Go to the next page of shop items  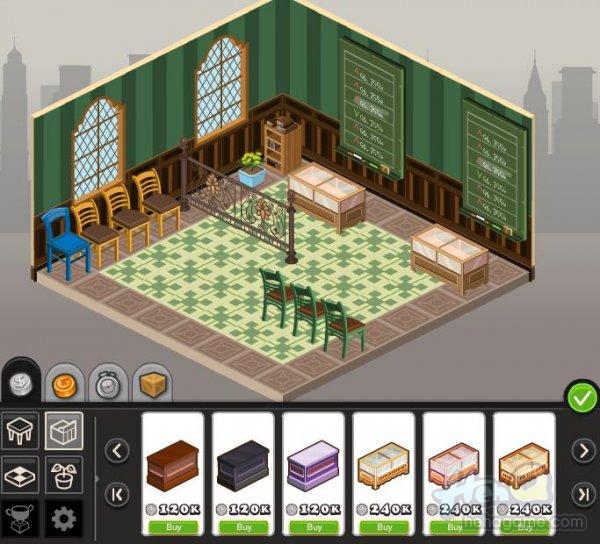(x=581, y=451)
